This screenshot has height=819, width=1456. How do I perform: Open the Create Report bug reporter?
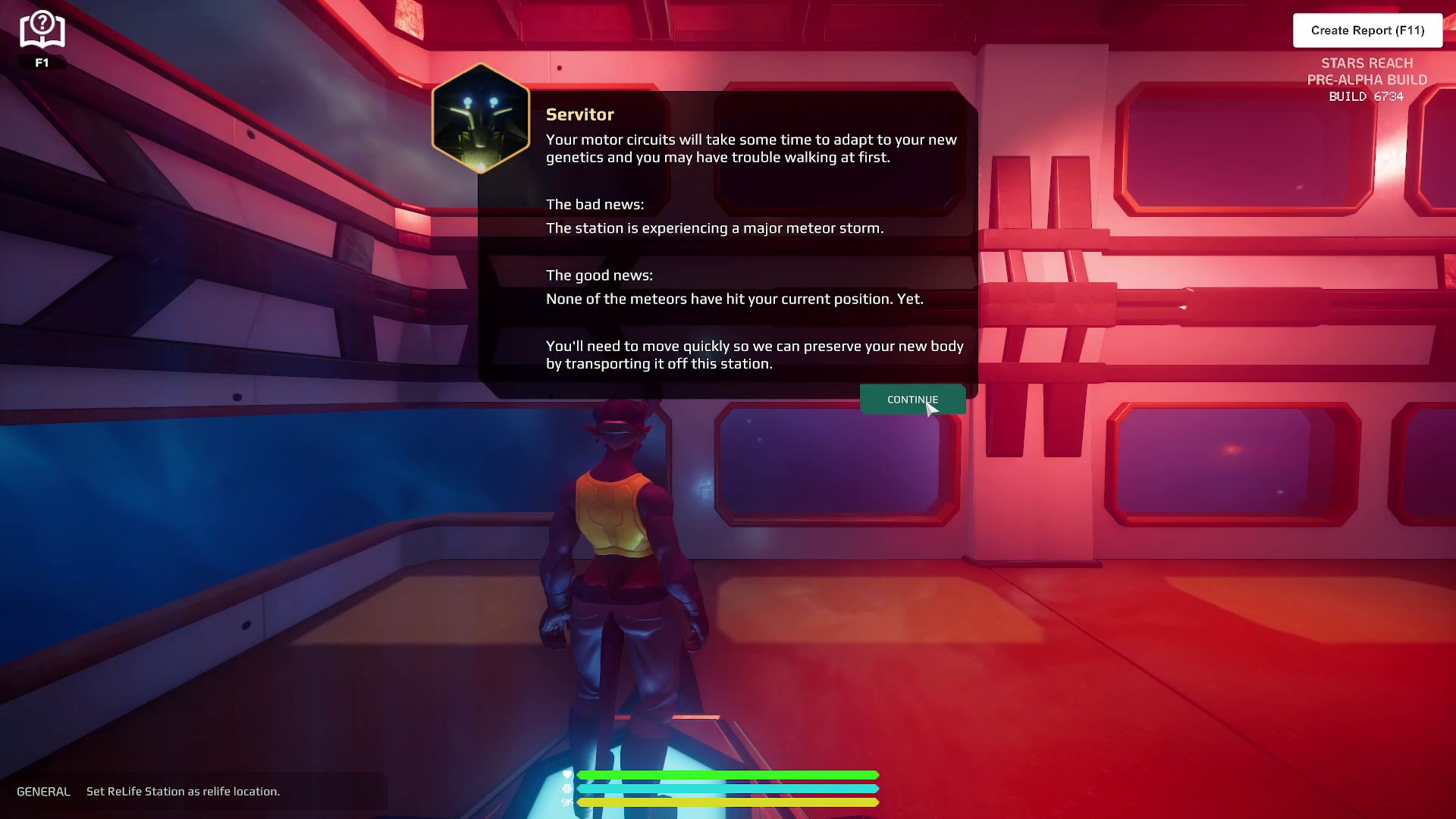[x=1367, y=30]
